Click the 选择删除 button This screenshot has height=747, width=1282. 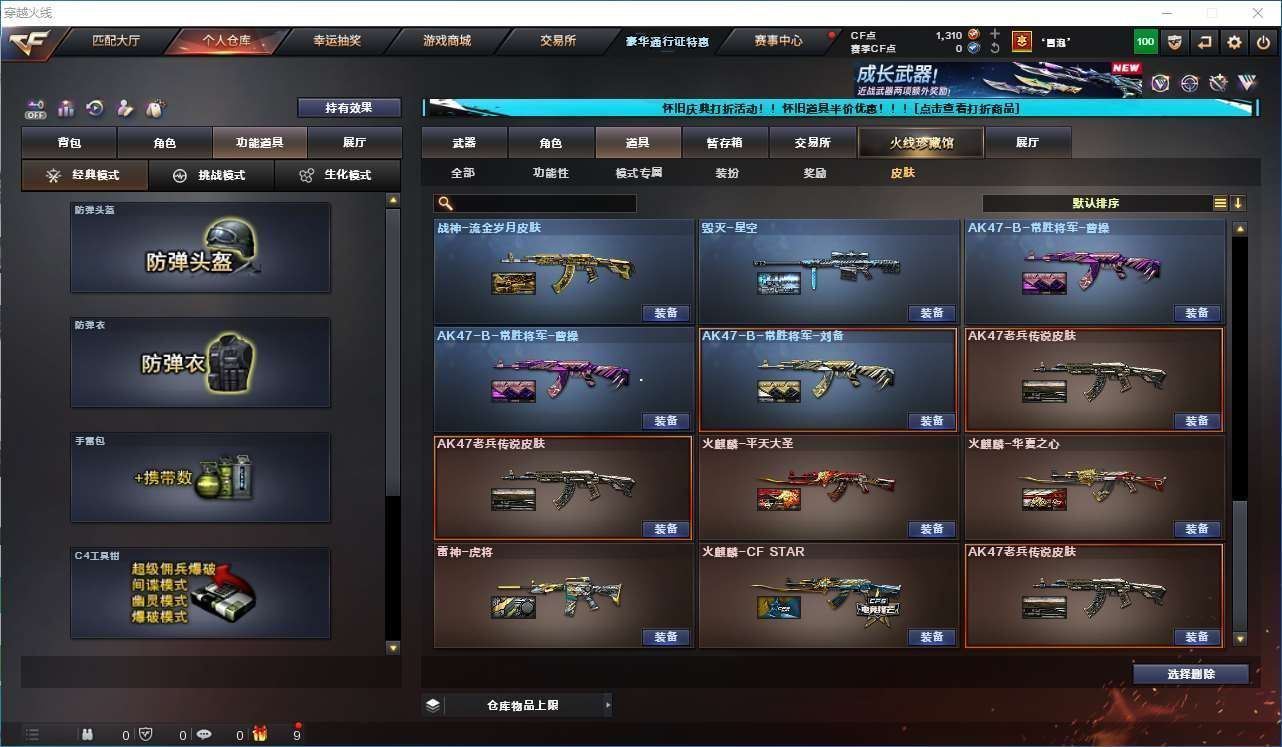[1190, 674]
